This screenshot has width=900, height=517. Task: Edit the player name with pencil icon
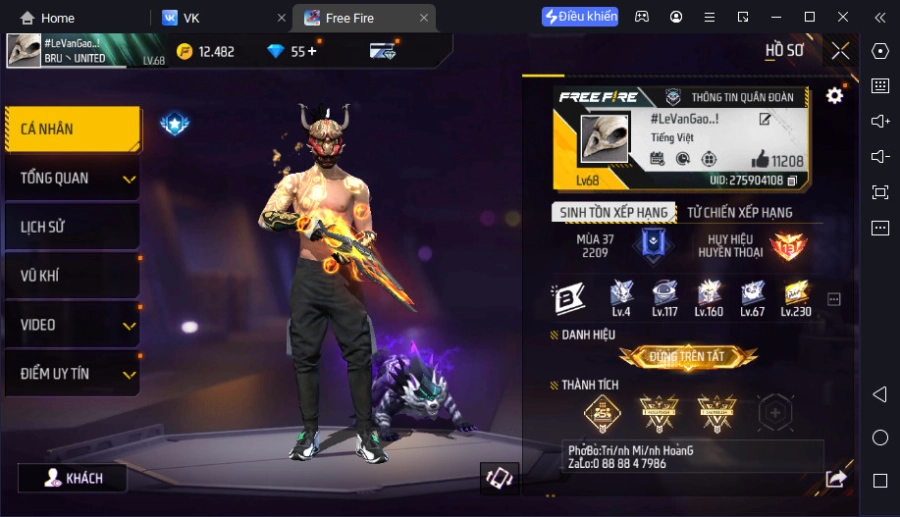pyautogui.click(x=765, y=120)
